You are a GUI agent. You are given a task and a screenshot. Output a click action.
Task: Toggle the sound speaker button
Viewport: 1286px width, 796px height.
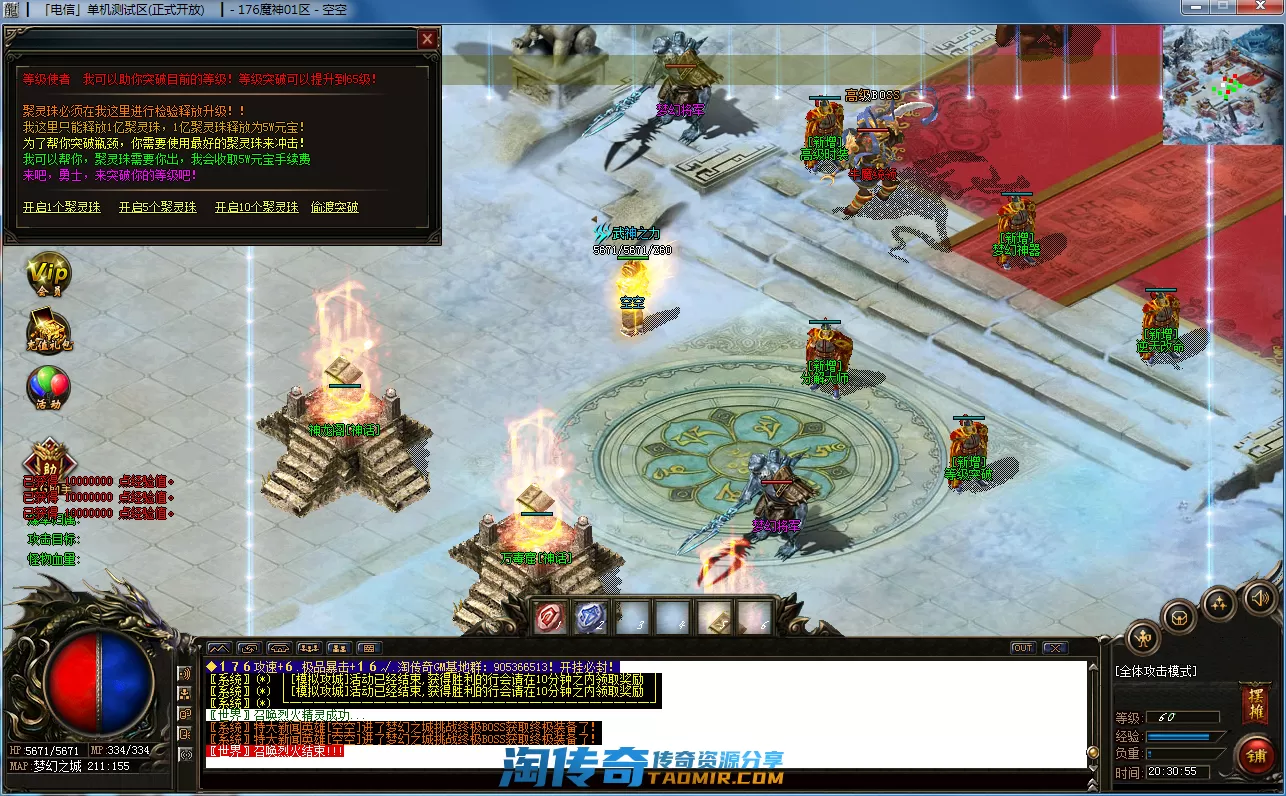tap(1258, 598)
